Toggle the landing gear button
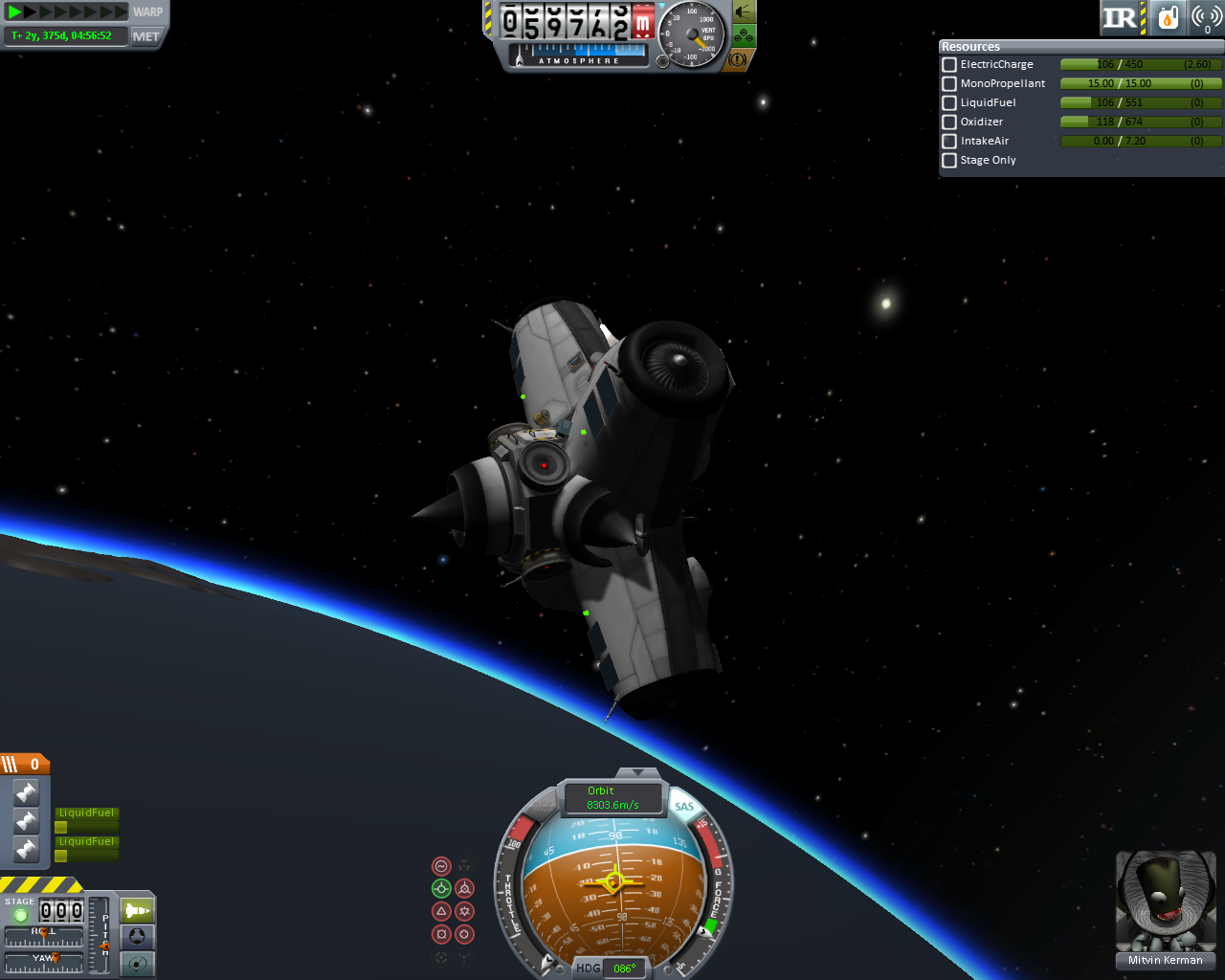The image size is (1225, 980). (x=744, y=36)
